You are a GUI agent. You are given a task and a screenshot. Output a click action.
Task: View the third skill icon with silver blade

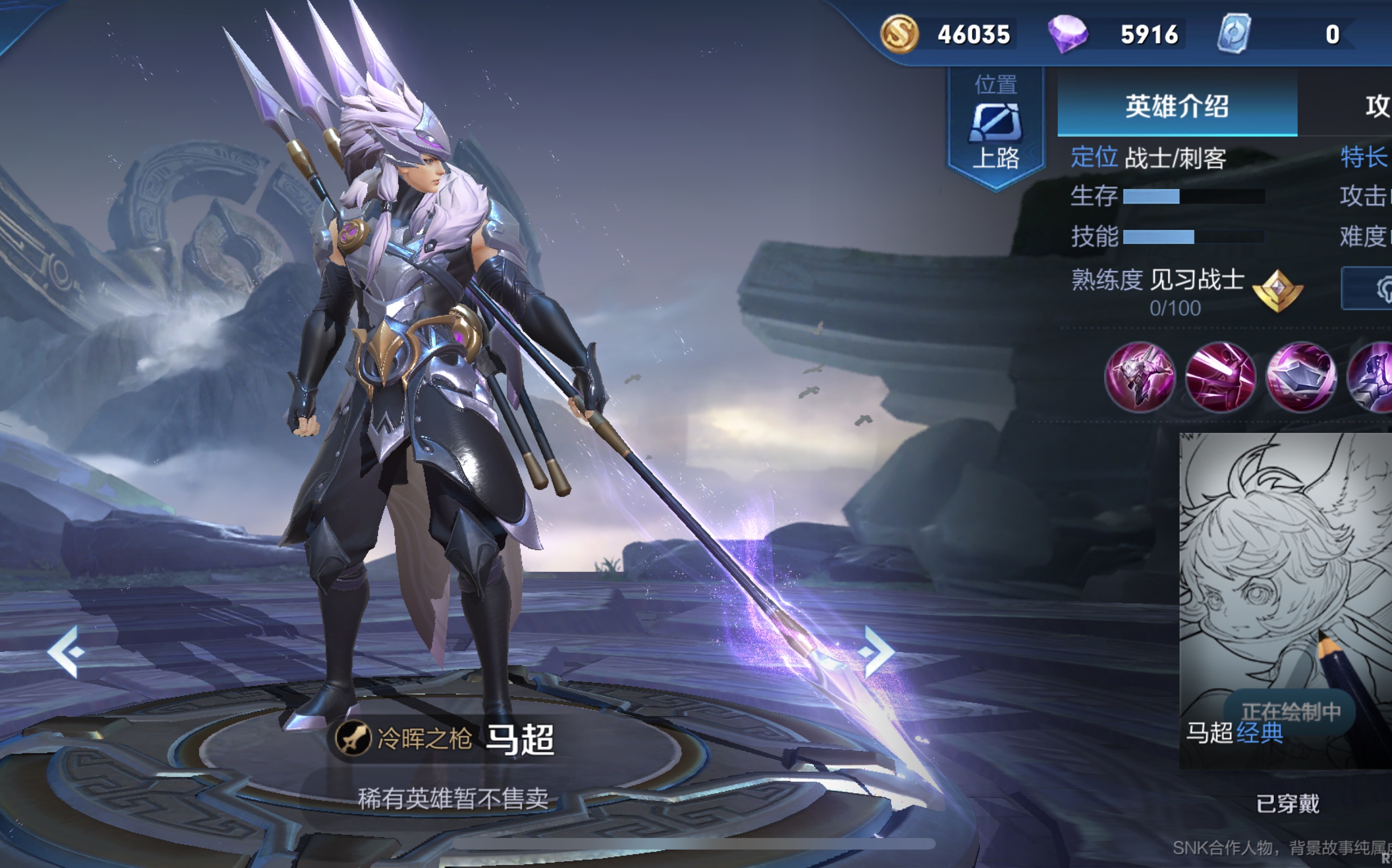(x=1301, y=377)
